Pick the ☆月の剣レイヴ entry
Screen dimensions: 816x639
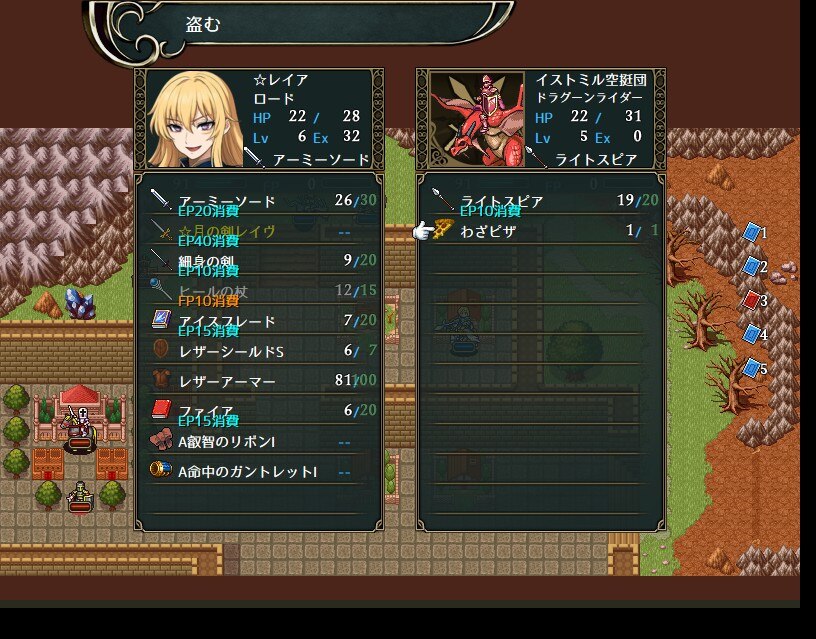260,231
